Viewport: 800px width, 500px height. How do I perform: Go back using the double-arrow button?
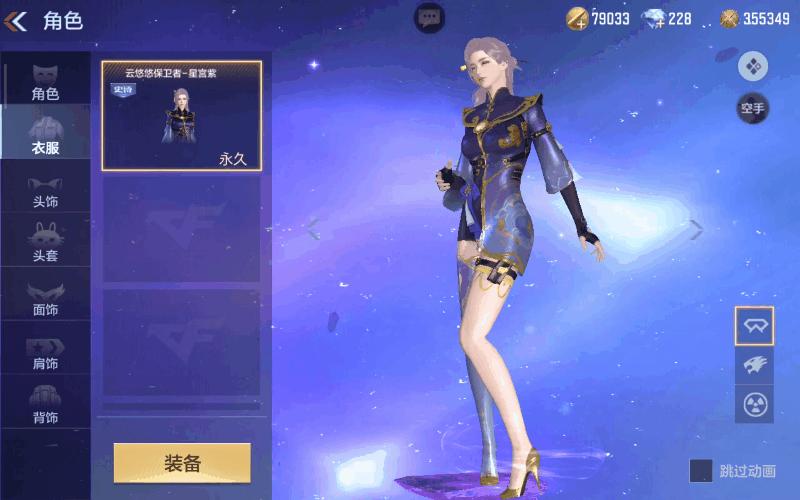click(x=17, y=20)
